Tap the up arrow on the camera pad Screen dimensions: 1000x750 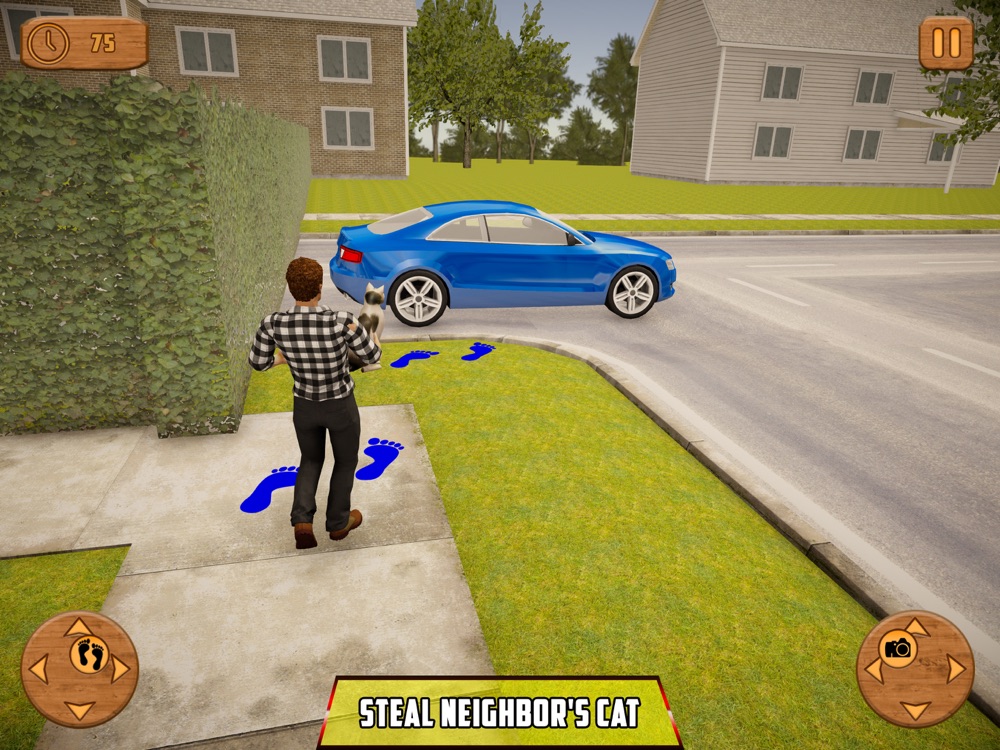[x=916, y=627]
